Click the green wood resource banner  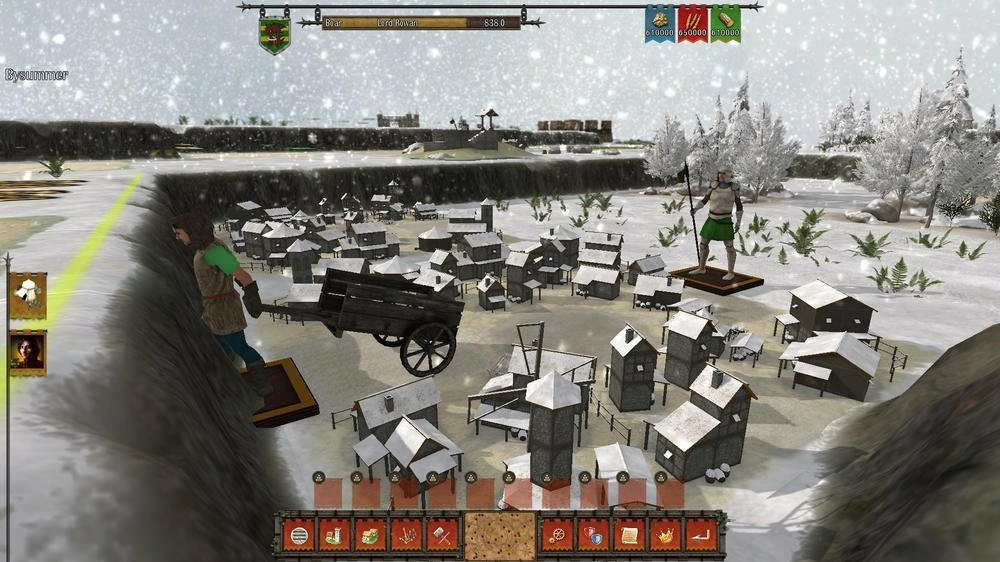tap(726, 24)
